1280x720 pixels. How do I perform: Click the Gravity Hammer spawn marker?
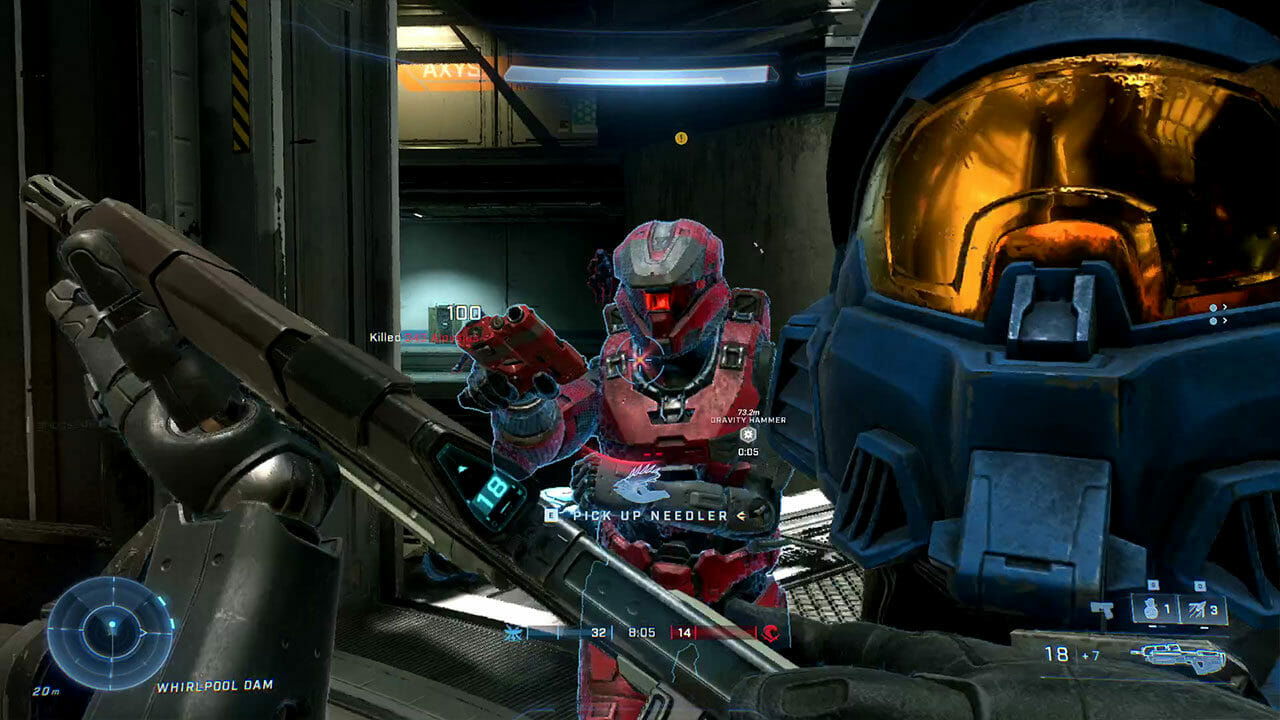(747, 434)
